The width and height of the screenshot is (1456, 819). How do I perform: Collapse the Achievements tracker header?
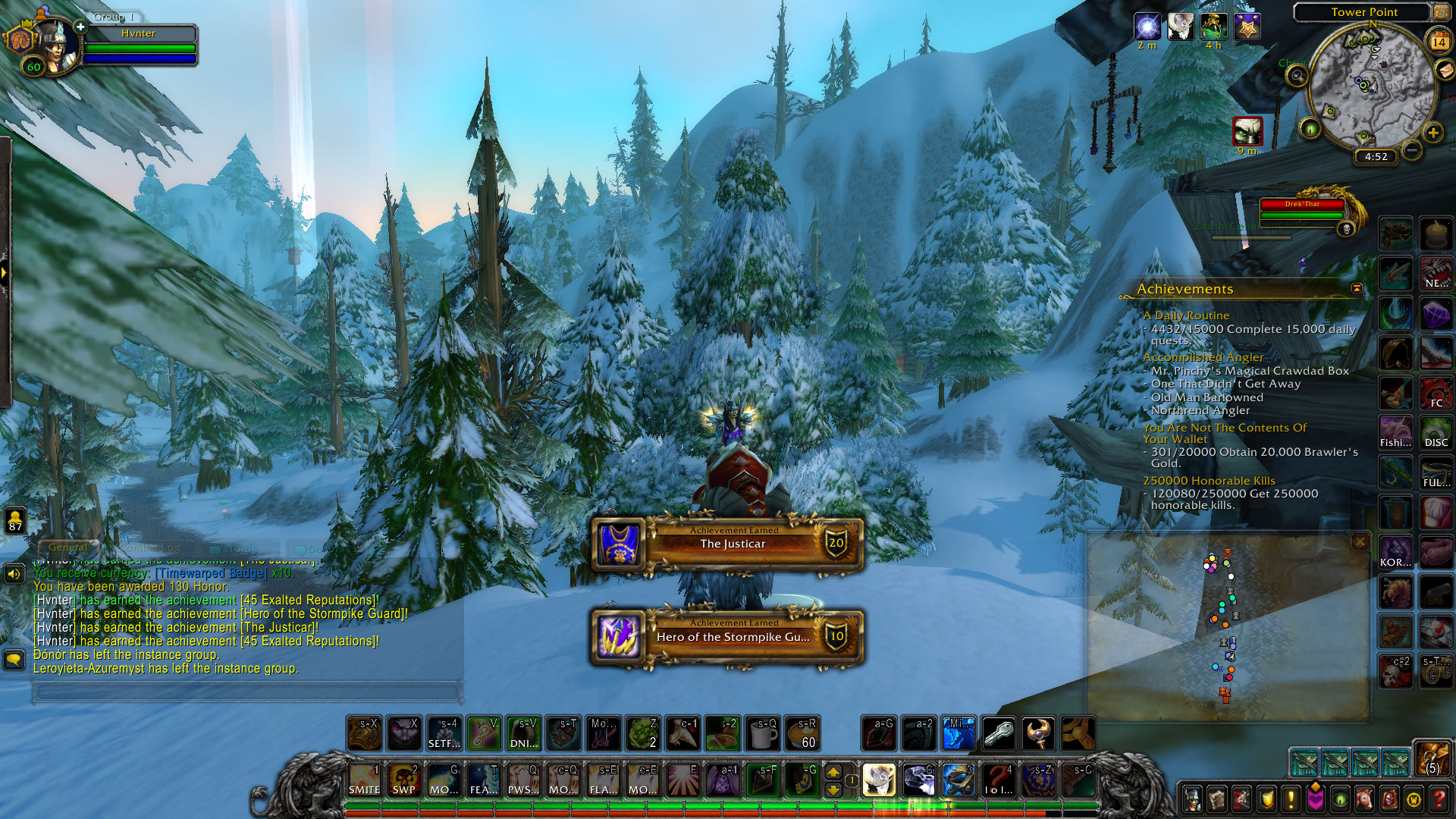point(1357,289)
